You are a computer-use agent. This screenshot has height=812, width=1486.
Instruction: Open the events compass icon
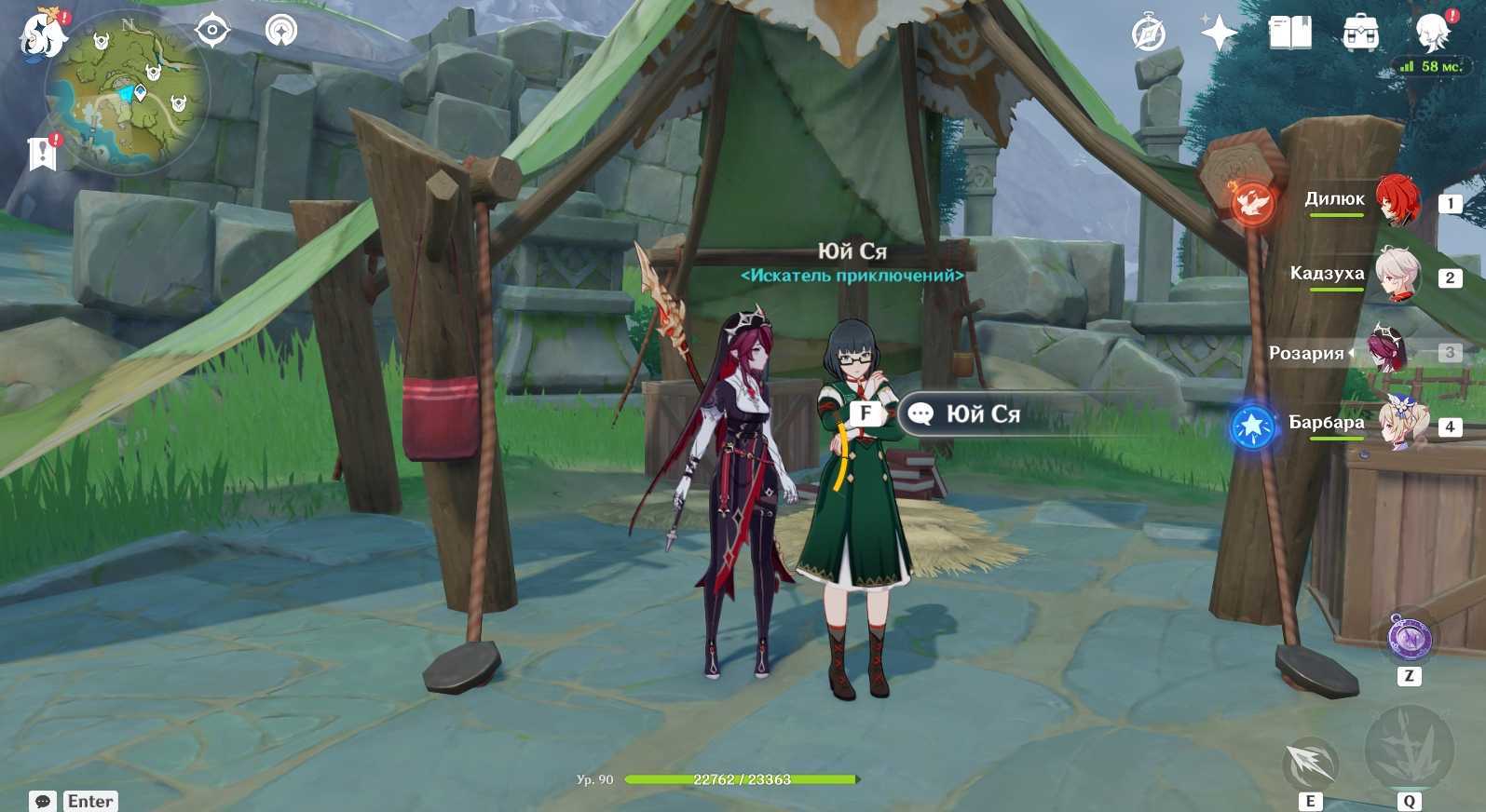tap(1148, 34)
